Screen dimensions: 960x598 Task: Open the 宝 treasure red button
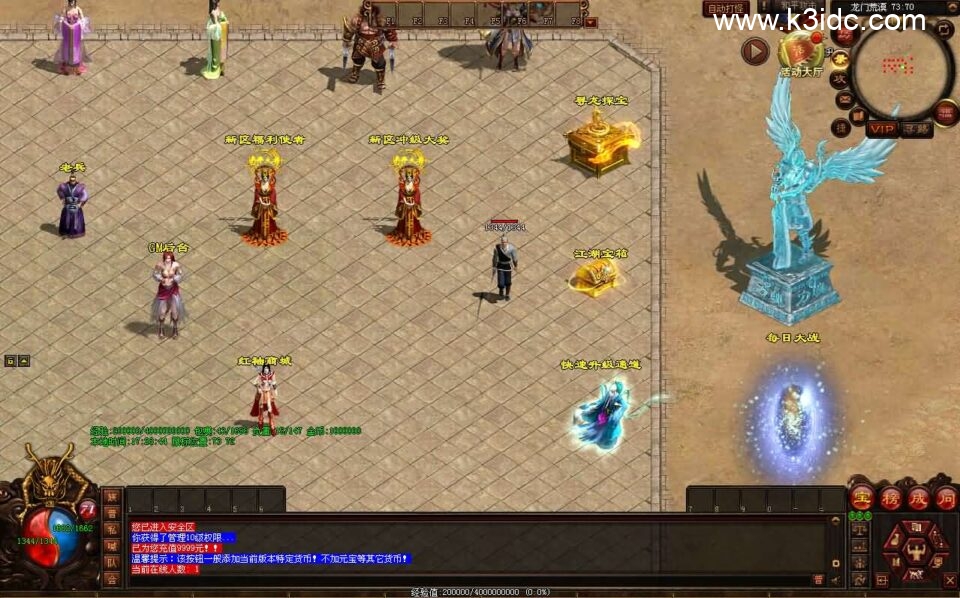pos(861,497)
